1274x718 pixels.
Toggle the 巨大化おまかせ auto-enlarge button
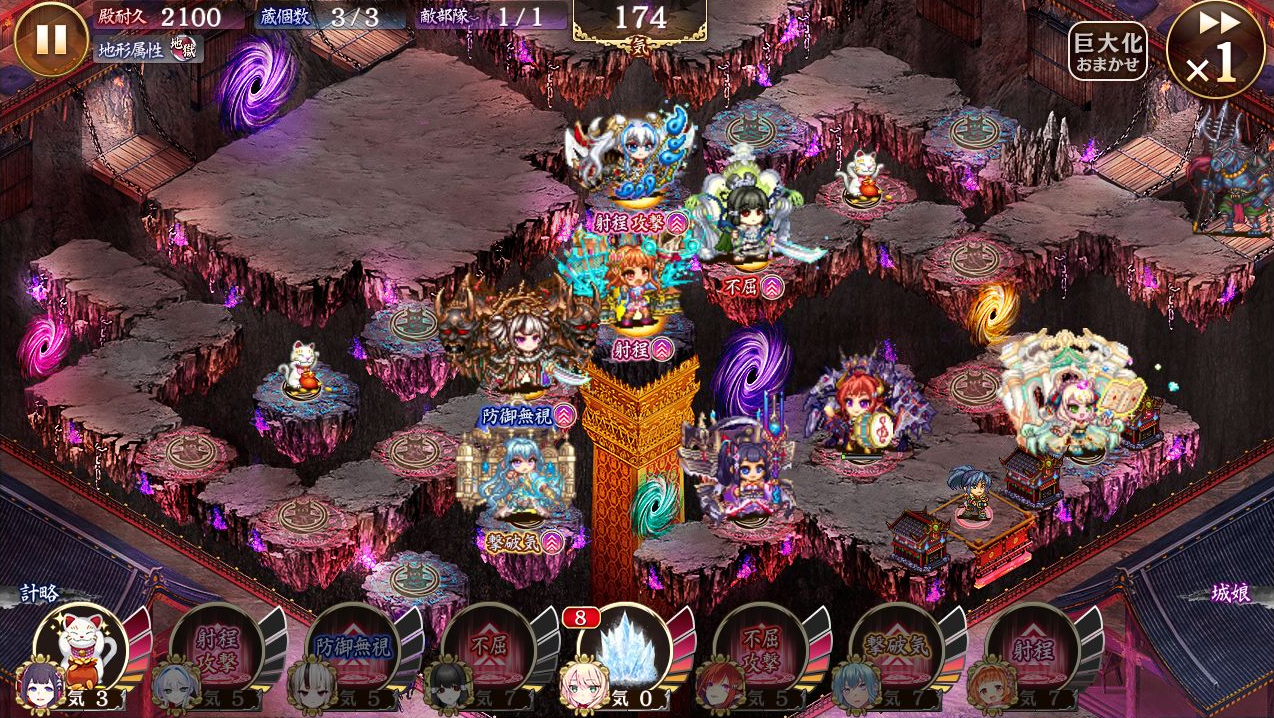click(1107, 51)
